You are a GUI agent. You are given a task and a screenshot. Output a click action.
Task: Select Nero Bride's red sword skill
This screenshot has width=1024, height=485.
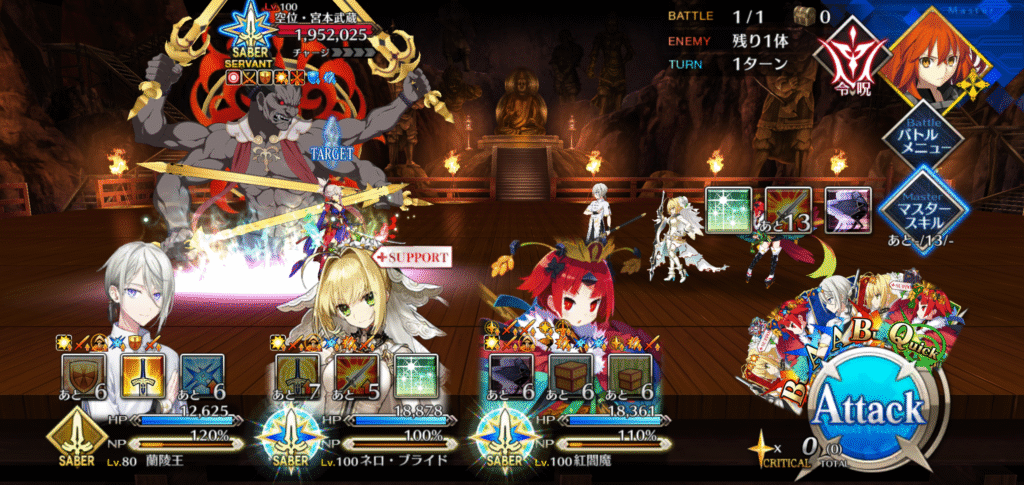(x=355, y=376)
